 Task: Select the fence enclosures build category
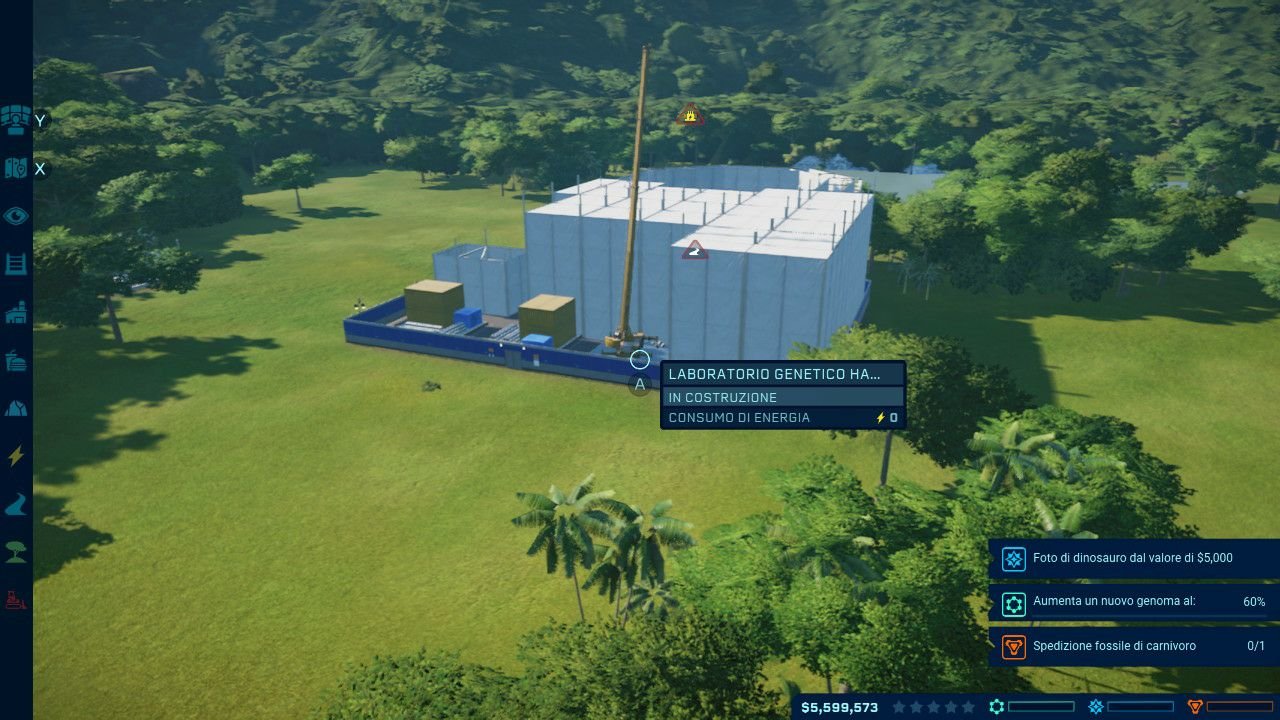(x=16, y=264)
